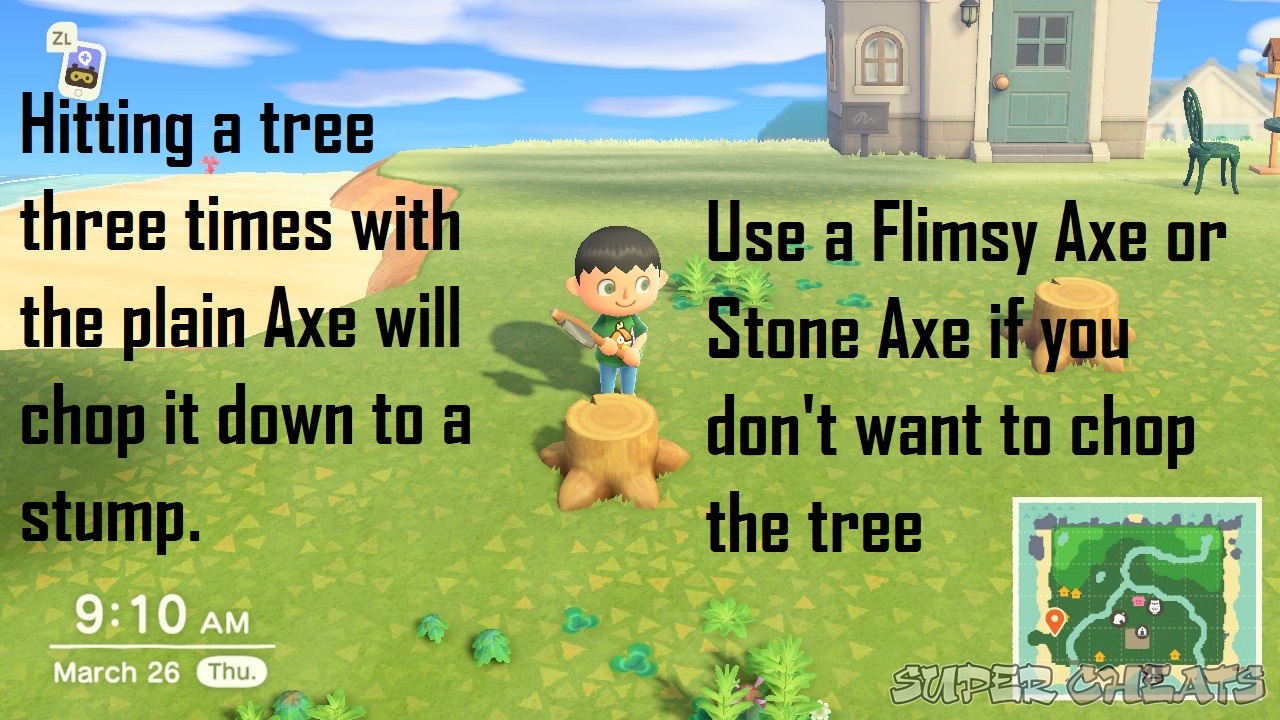Toggle the raccoon face on the NookPhone icon
This screenshot has width=1280, height=720.
[83, 76]
